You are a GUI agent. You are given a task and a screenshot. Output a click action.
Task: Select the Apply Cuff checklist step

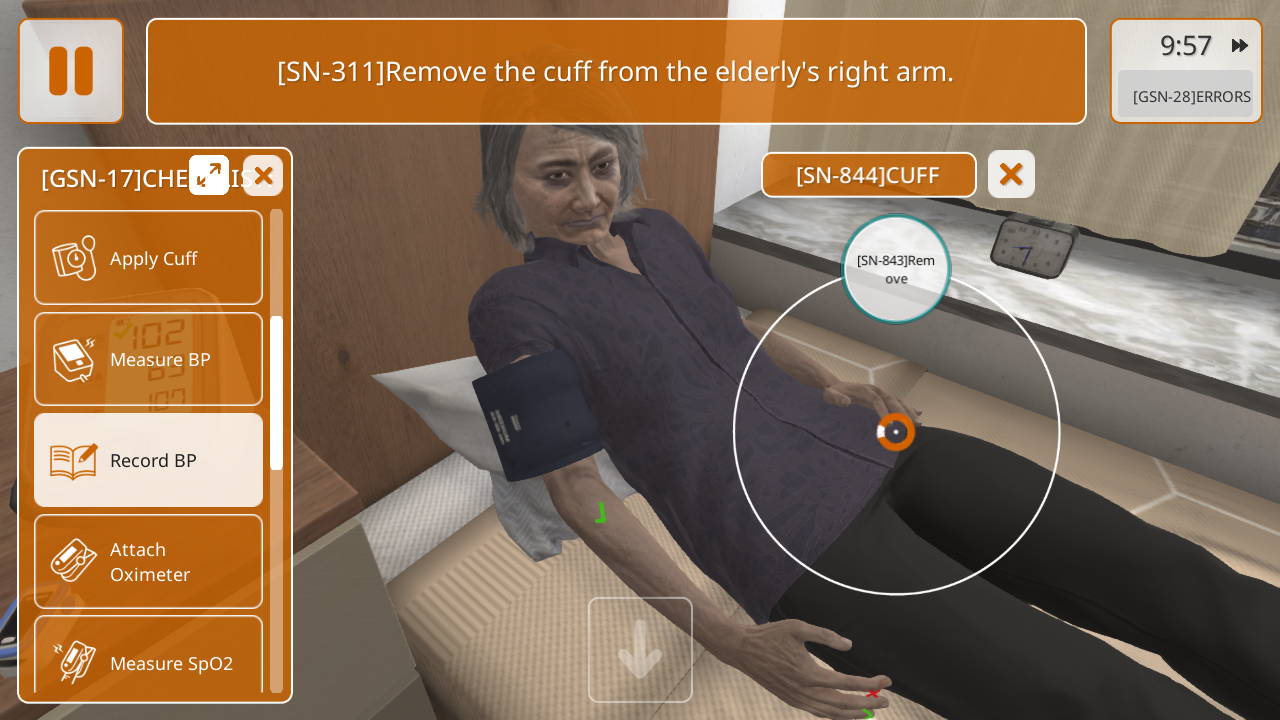[149, 258]
